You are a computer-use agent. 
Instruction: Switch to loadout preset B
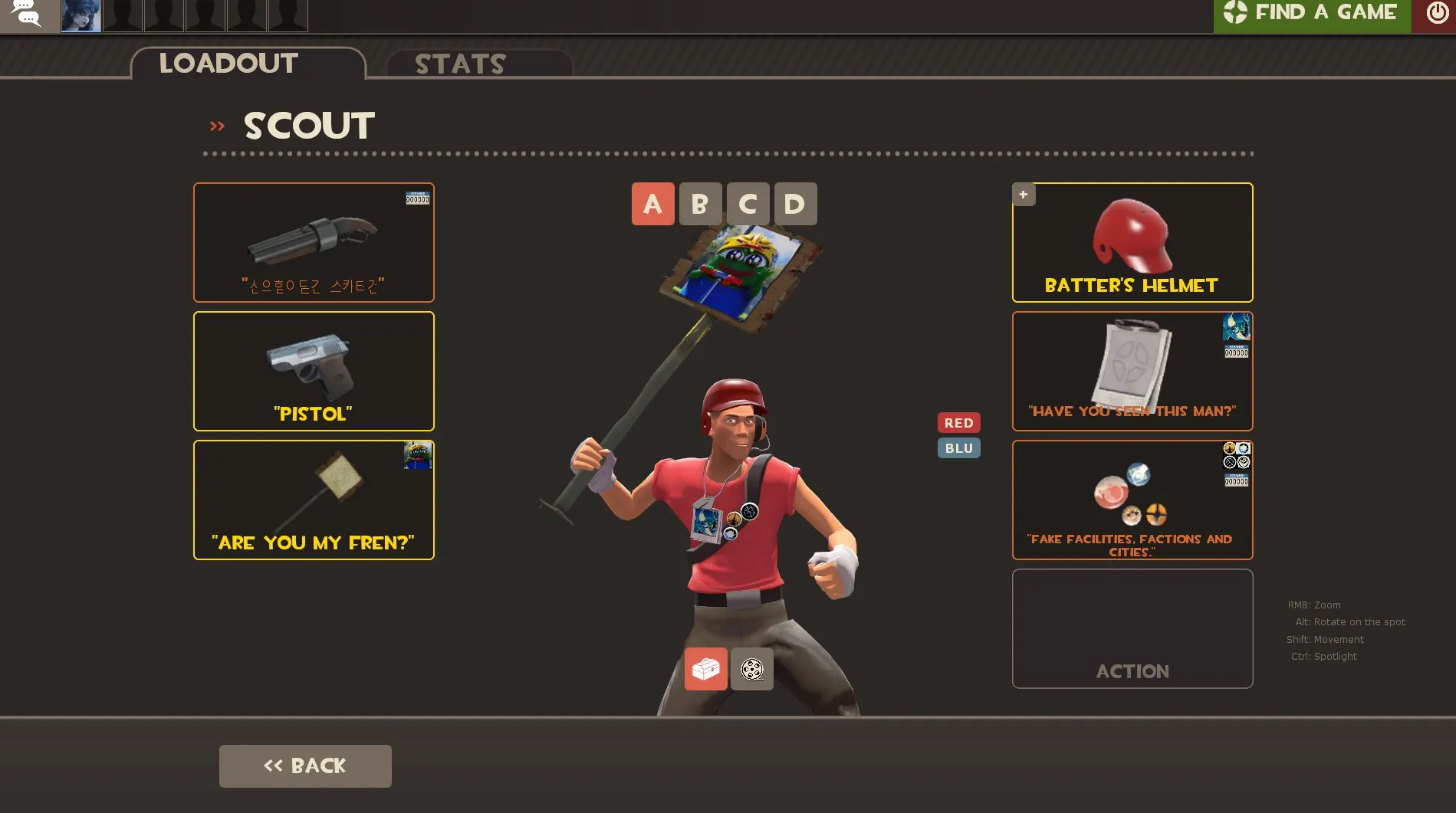click(x=700, y=204)
